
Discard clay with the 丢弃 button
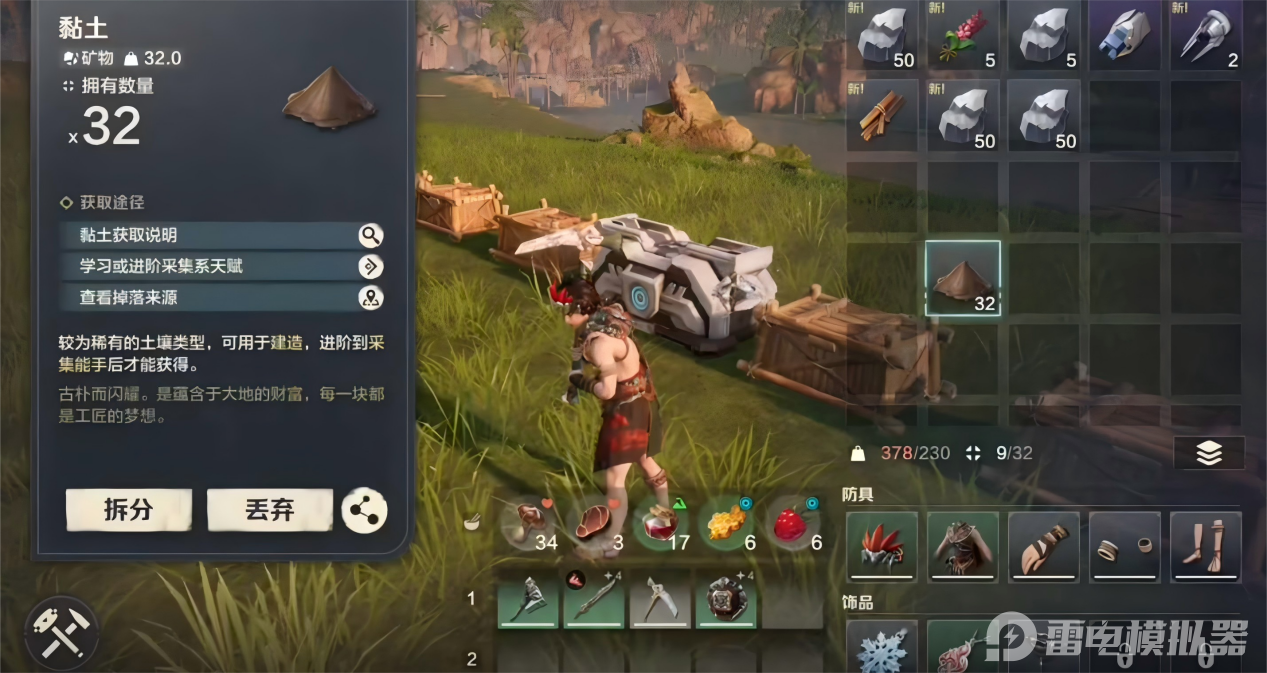click(x=270, y=510)
